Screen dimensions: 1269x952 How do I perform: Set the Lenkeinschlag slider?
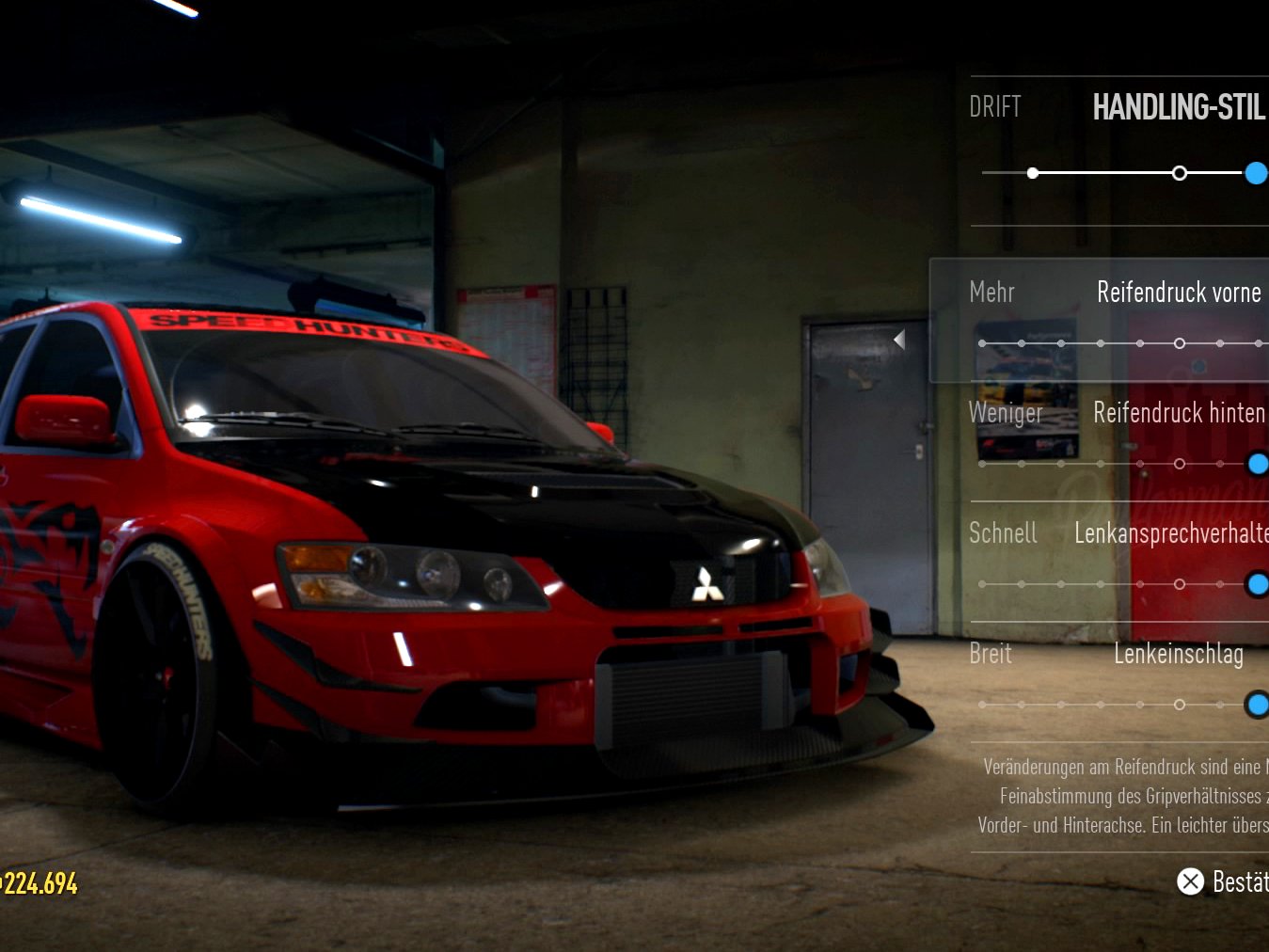(x=1257, y=705)
